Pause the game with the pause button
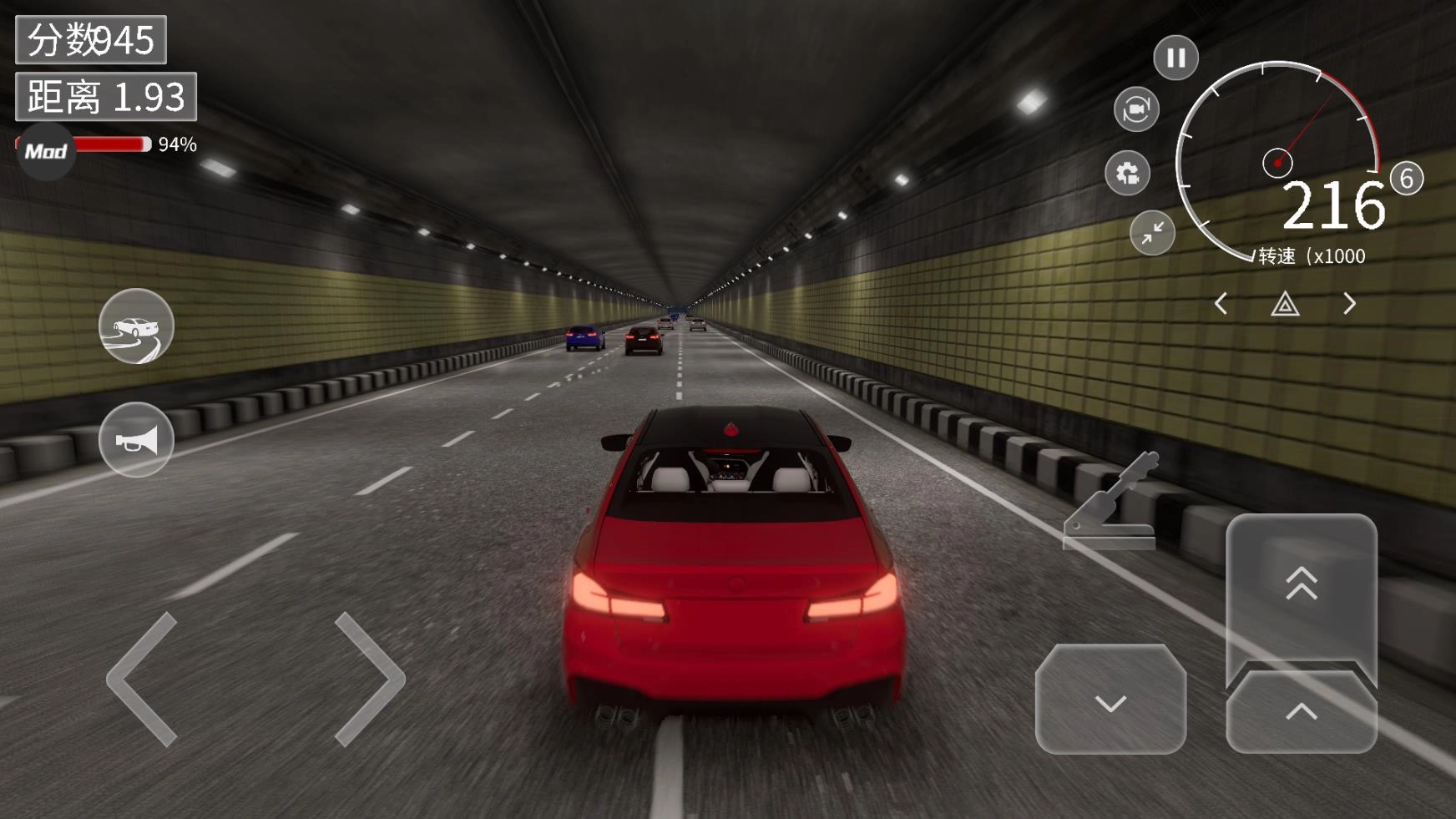Screen dimensions: 1456x819 (1175, 58)
